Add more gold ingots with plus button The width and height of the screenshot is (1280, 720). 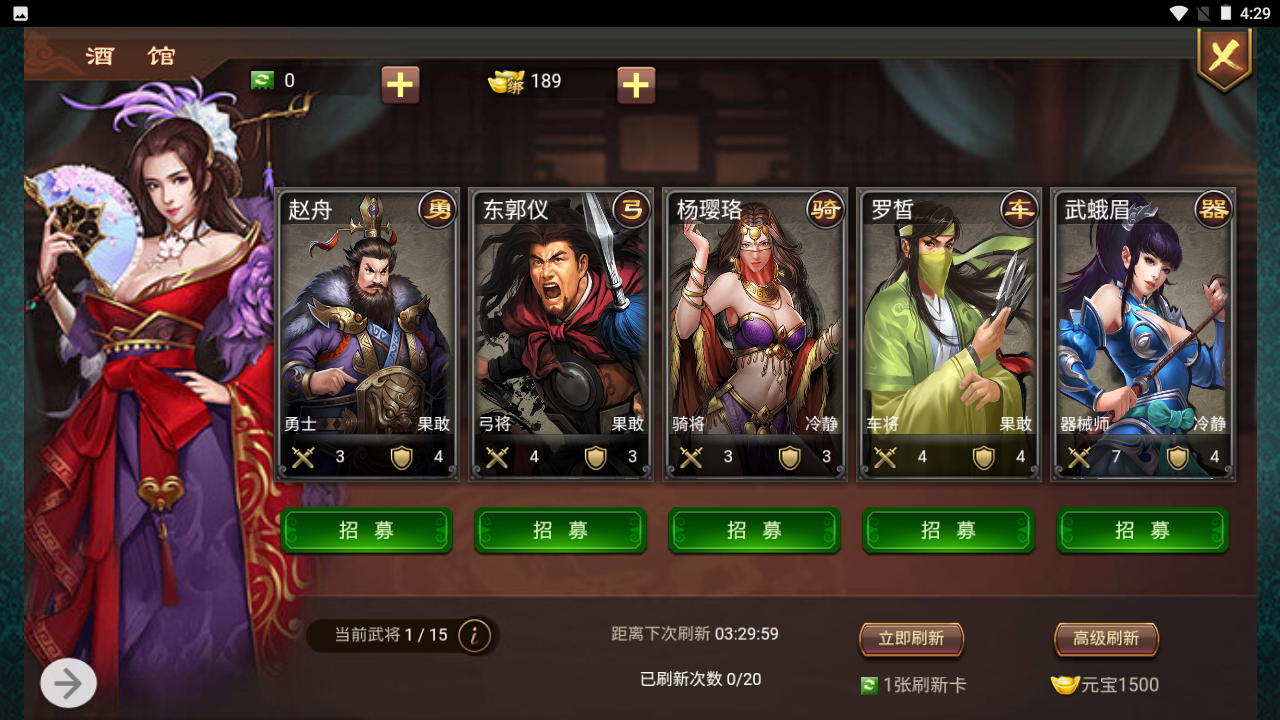tap(636, 85)
